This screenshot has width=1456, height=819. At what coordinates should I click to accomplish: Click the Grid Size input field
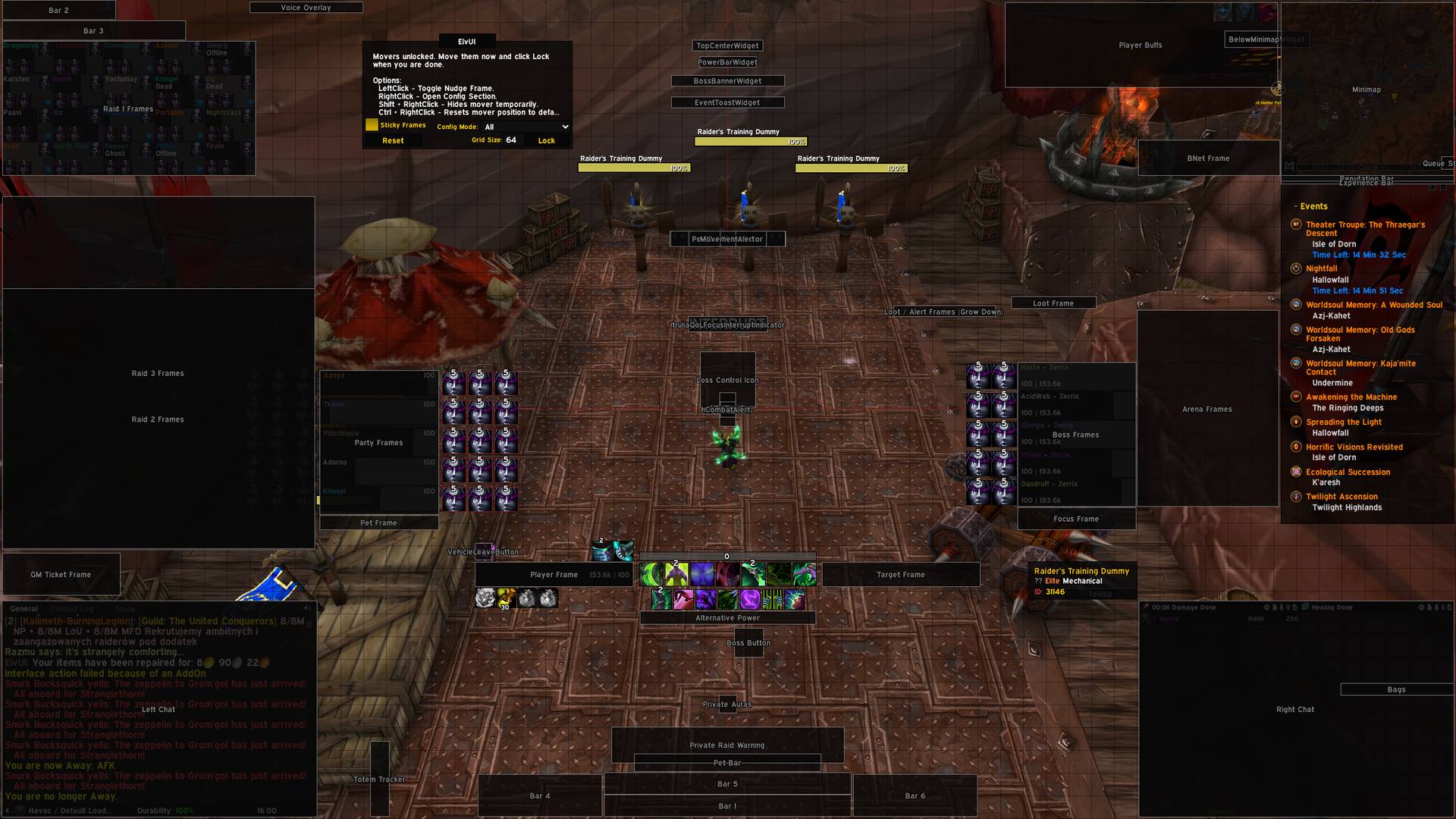pos(512,140)
